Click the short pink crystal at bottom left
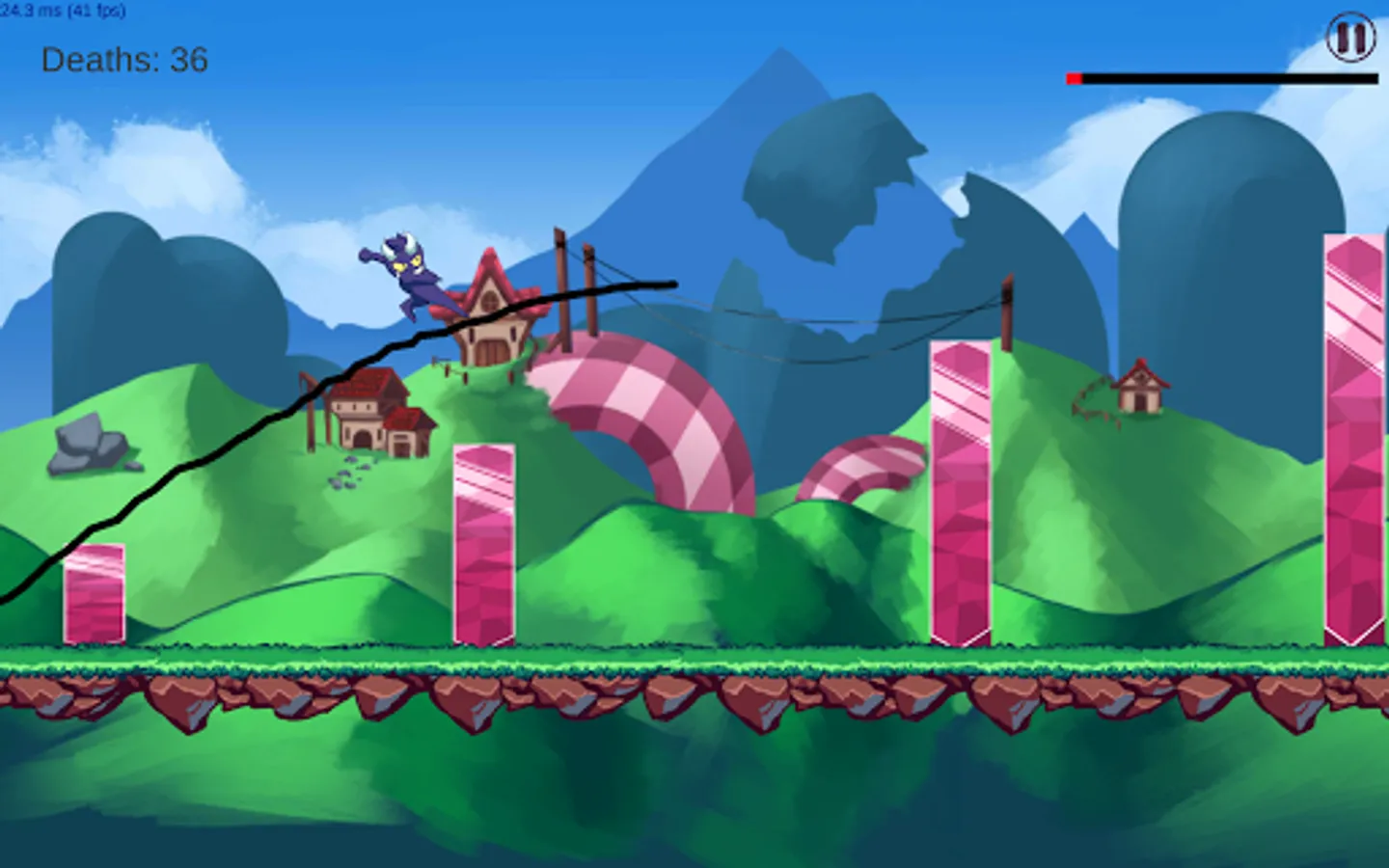The width and height of the screenshot is (1389, 868). tap(94, 593)
